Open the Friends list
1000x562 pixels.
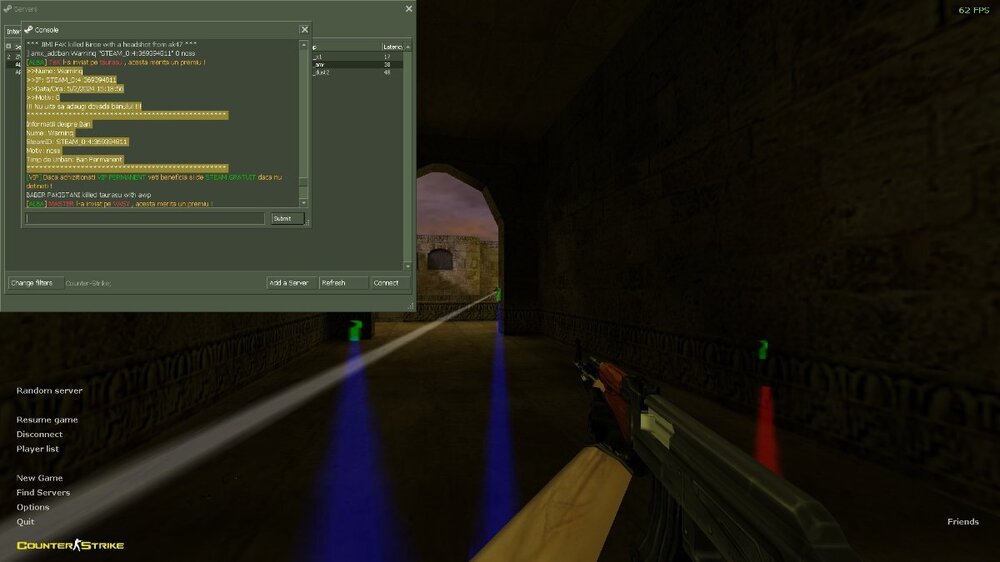pyautogui.click(x=963, y=522)
